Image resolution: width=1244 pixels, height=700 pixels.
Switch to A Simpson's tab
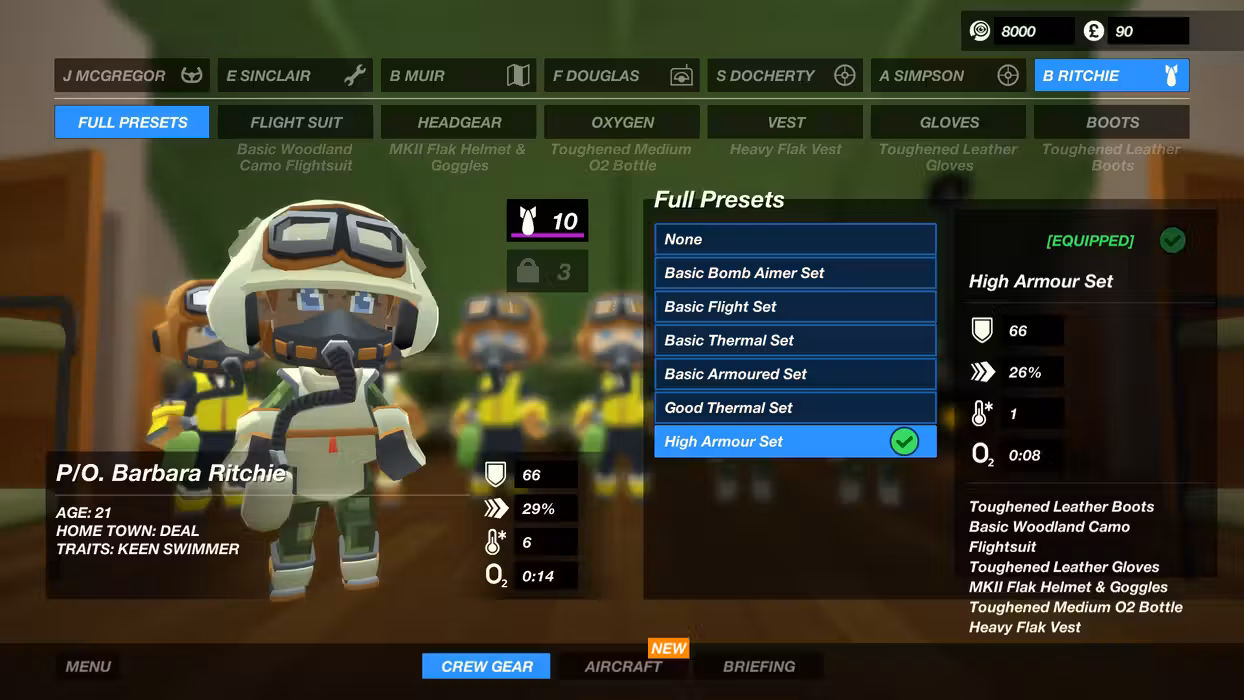pos(948,76)
